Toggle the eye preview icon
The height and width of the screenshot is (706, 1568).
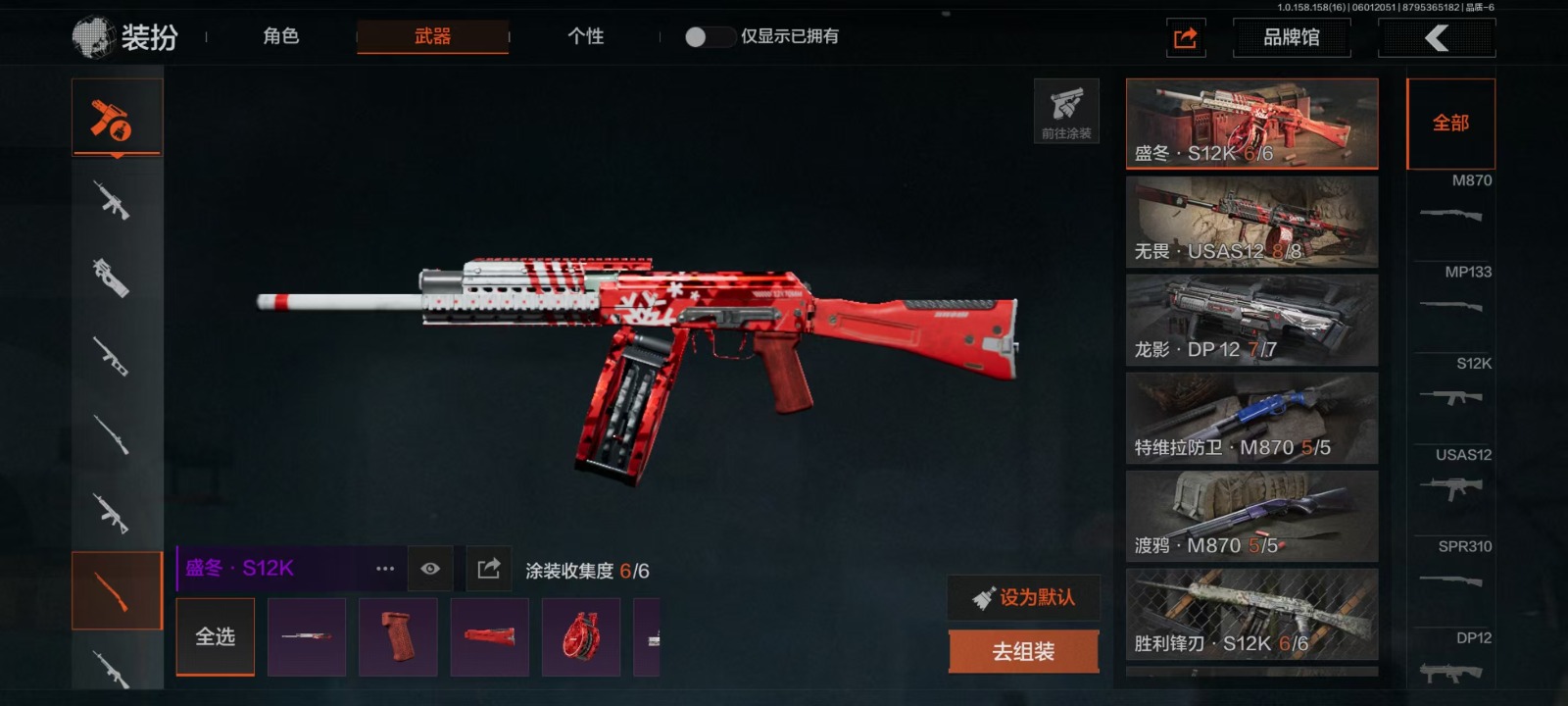click(430, 569)
